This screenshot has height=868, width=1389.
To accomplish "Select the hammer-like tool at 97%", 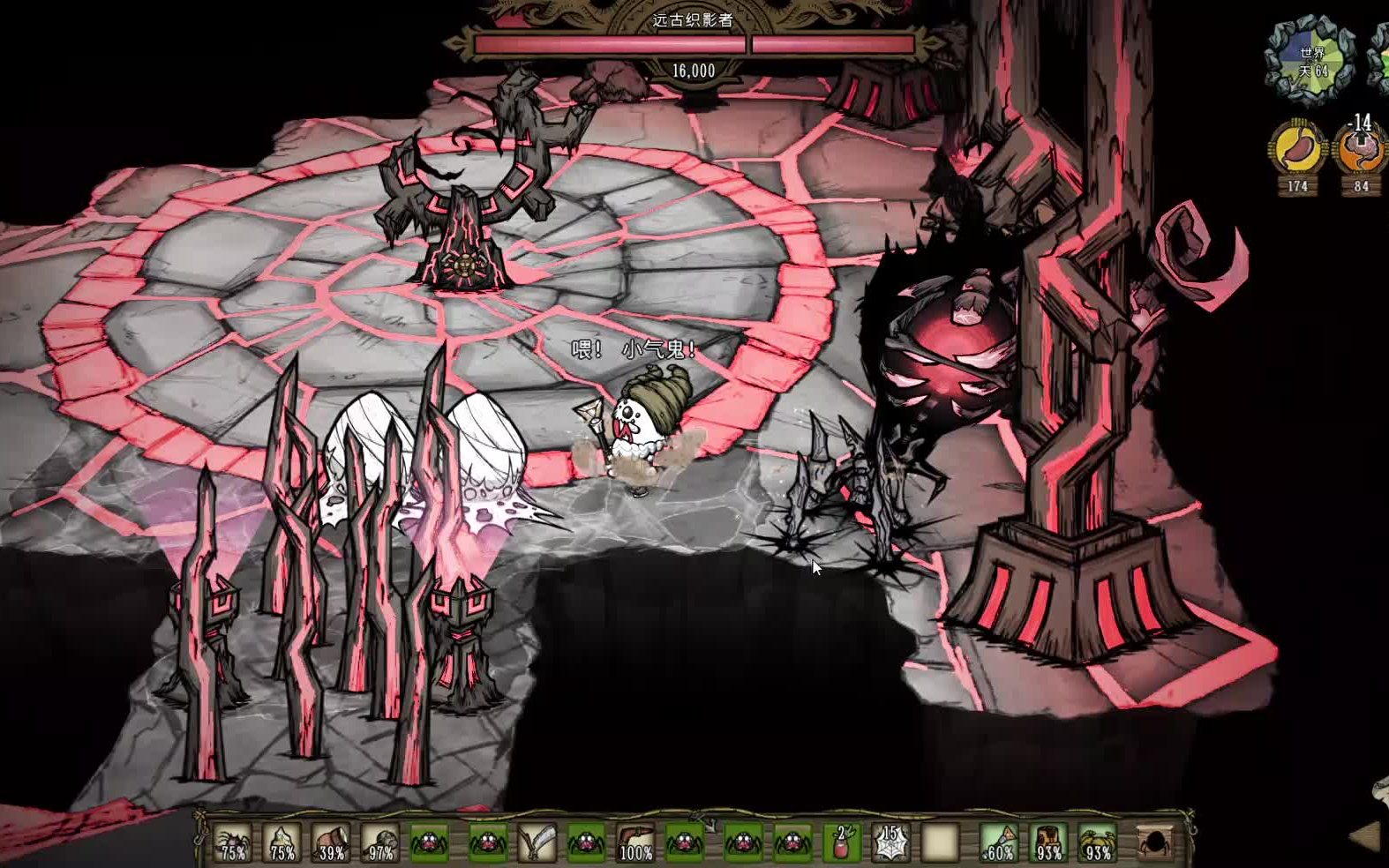I will click(381, 843).
